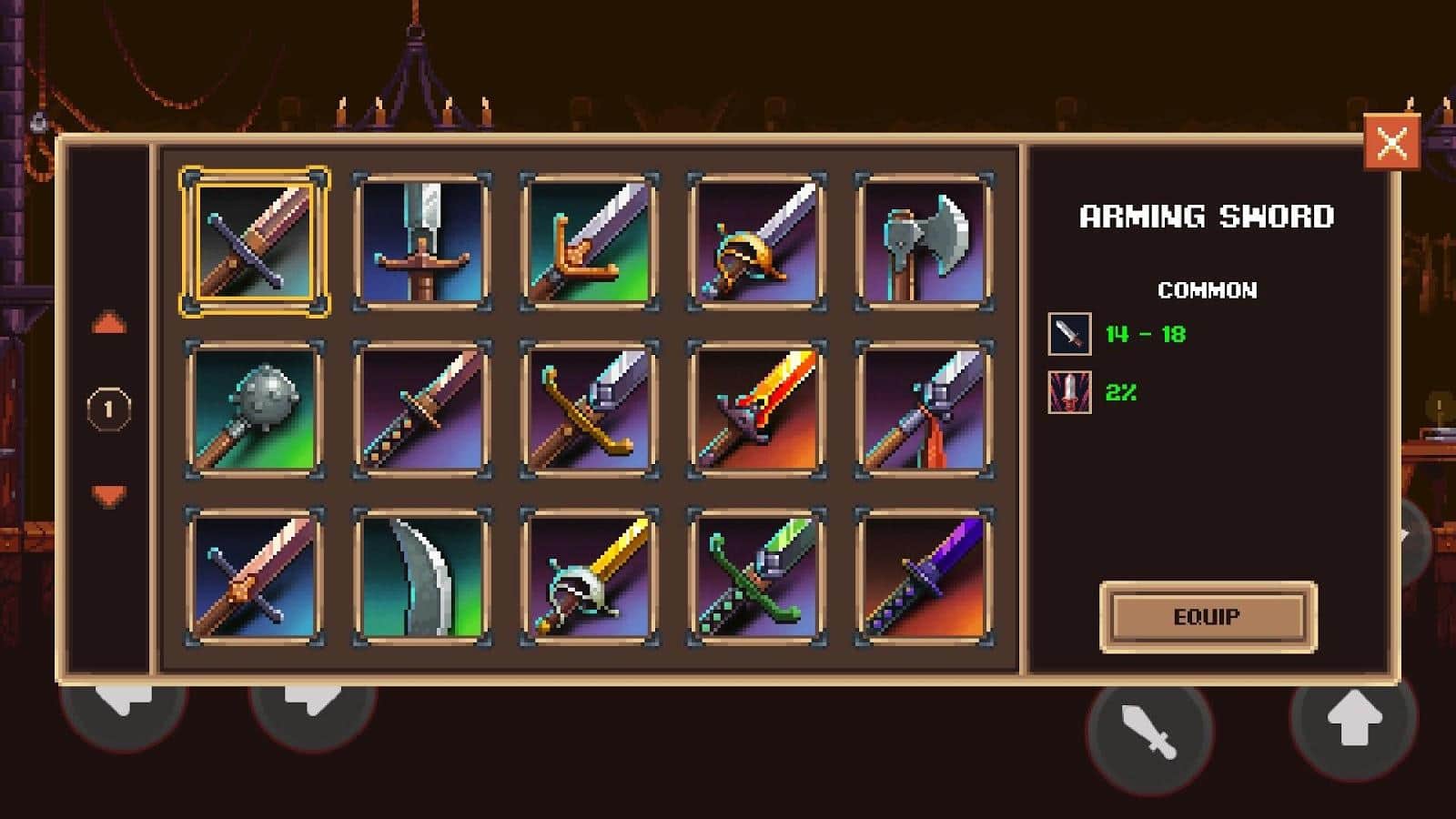Screen dimensions: 1456x819
Task: Choose the green-bladed sword slot
Action: [x=757, y=576]
